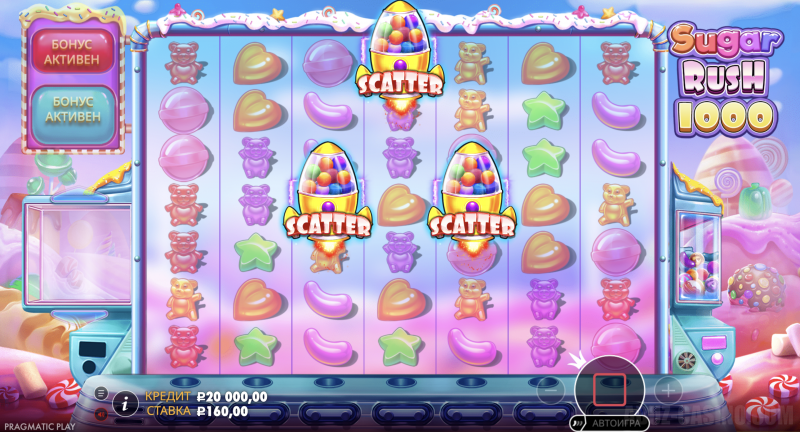Stop the spin with the red square button
The width and height of the screenshot is (800, 432).
coord(609,386)
